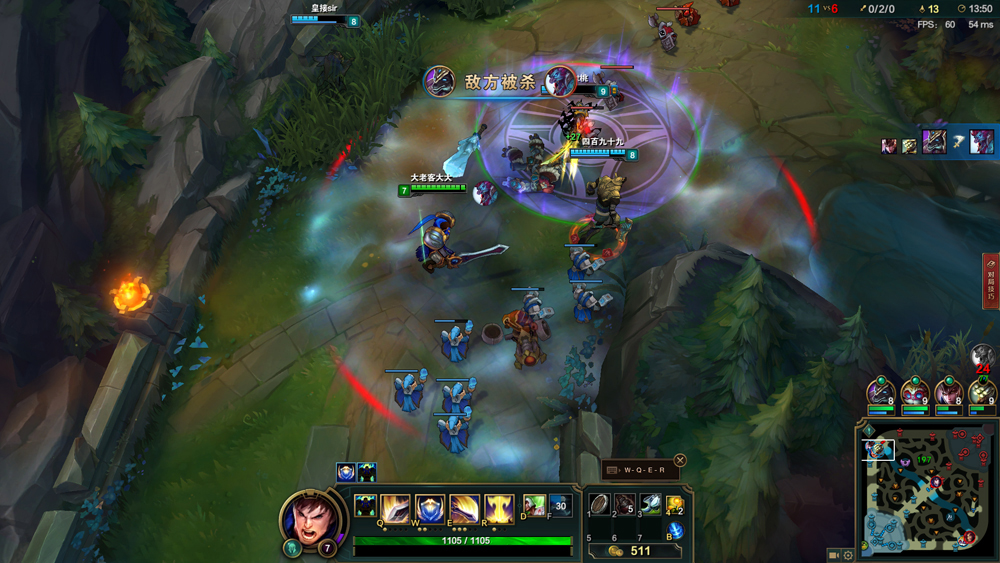1000x563 pixels.
Task: Open the red side tab on the right edge
Action: pos(990,281)
